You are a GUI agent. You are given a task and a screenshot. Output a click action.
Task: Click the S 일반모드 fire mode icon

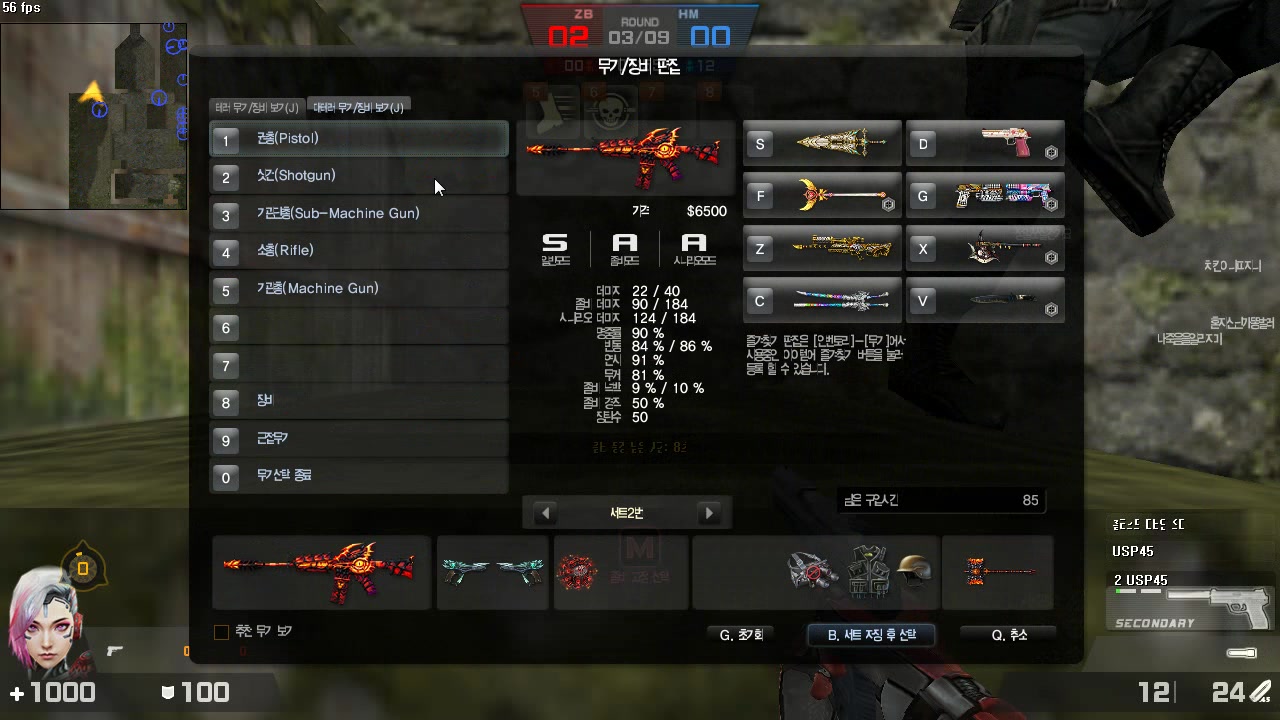click(x=555, y=246)
